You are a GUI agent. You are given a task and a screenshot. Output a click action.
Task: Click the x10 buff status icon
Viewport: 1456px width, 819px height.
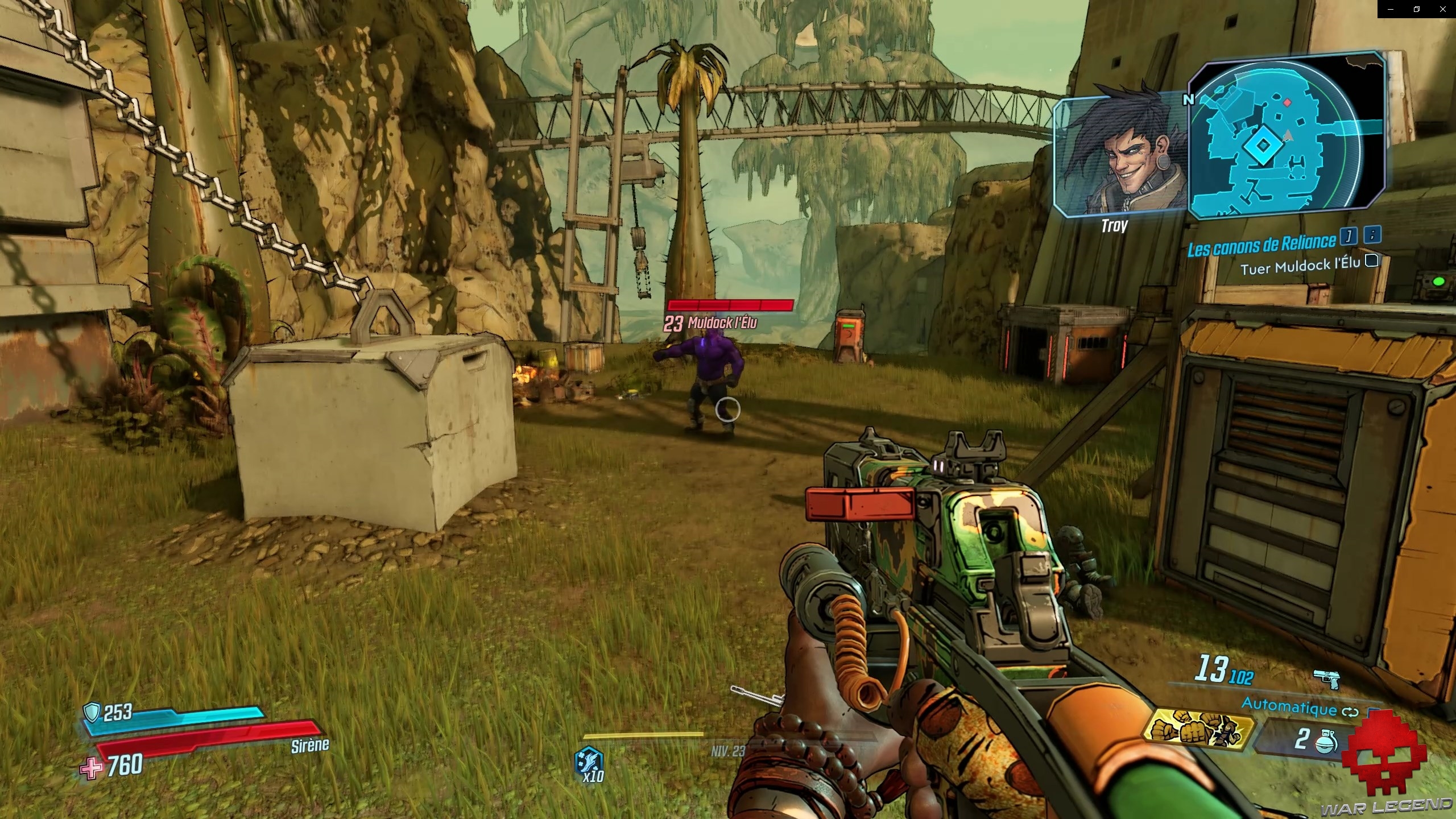(x=590, y=762)
